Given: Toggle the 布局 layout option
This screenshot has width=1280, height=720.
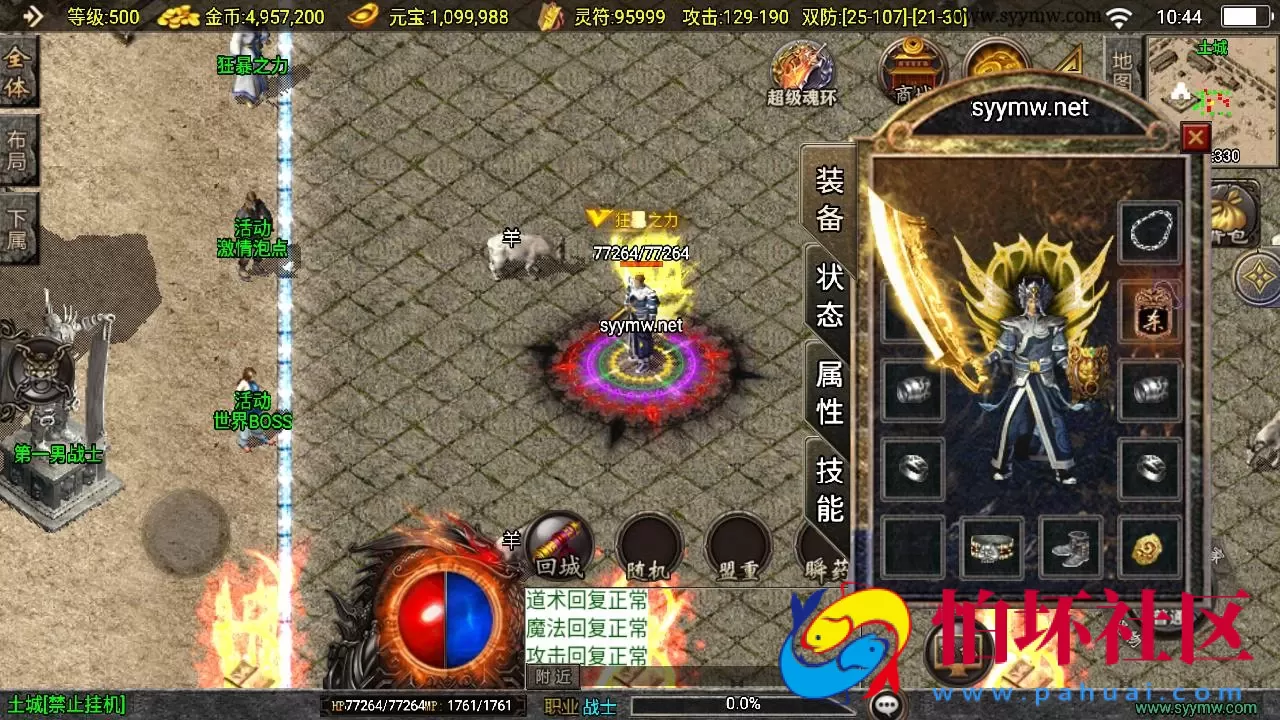Looking at the screenshot, I should (16, 148).
